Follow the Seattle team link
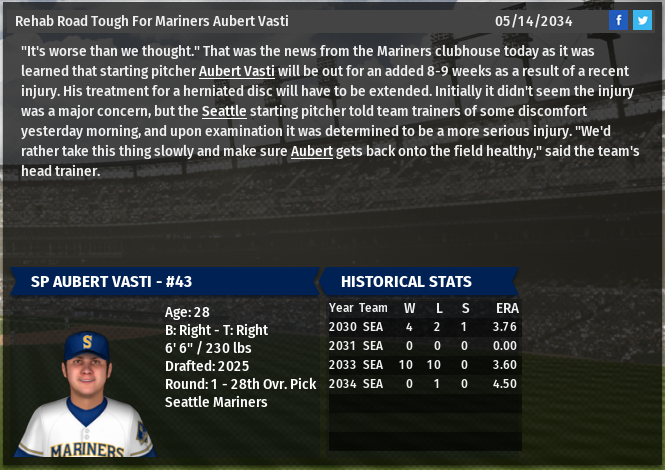Image resolution: width=665 pixels, height=470 pixels. (x=223, y=110)
